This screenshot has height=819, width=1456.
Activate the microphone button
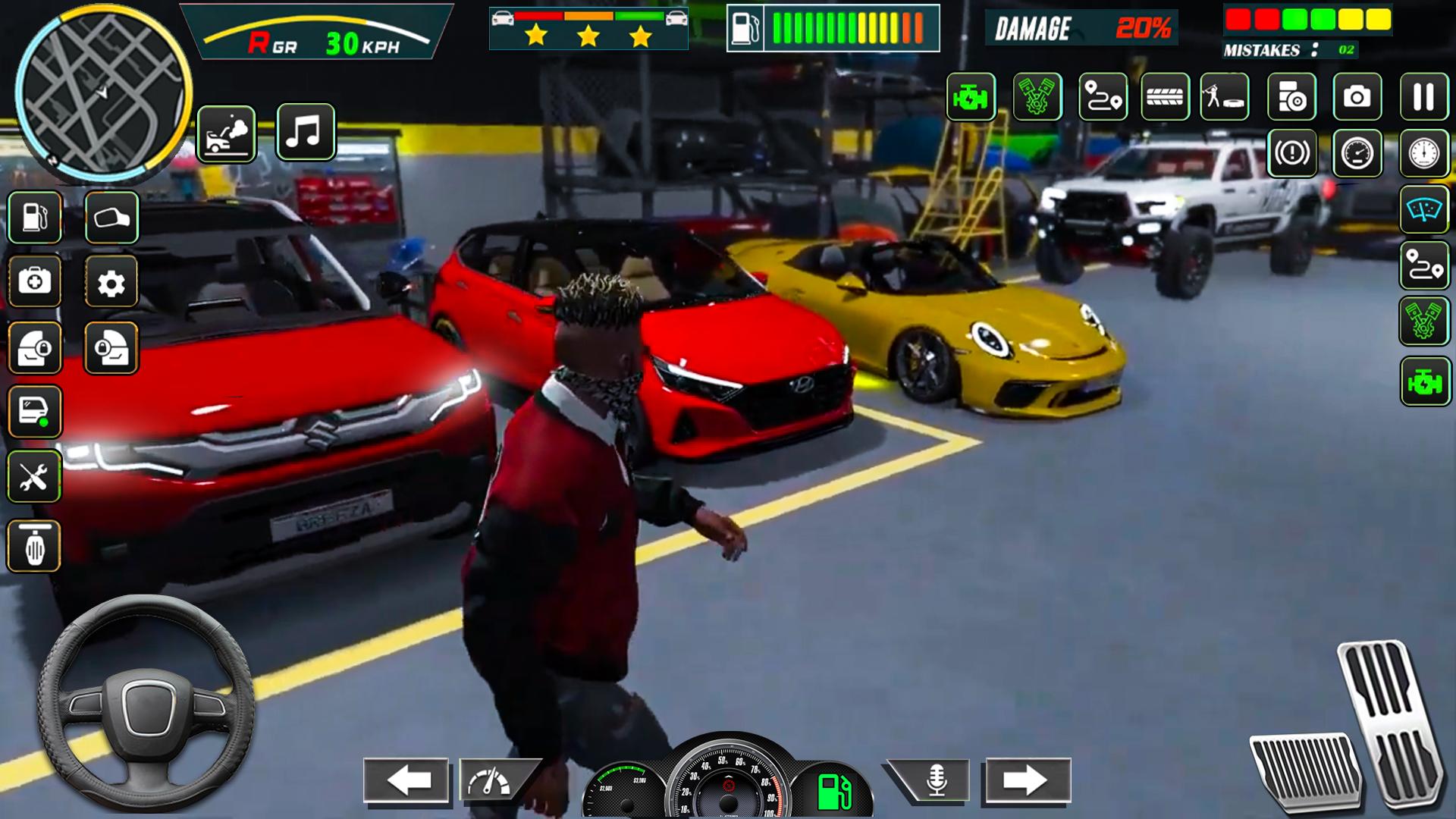click(x=936, y=780)
